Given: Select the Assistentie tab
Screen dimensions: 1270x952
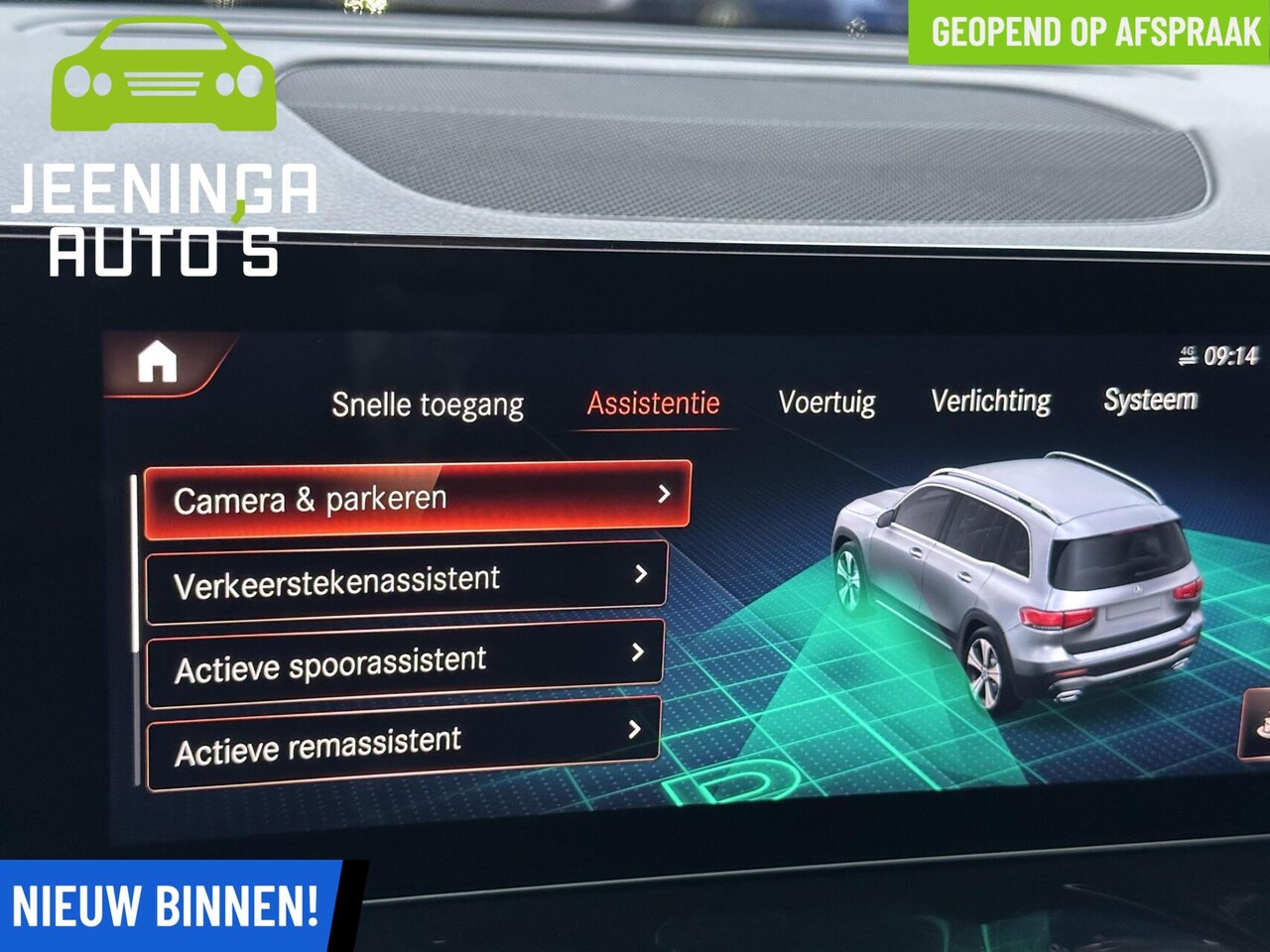Looking at the screenshot, I should (653, 404).
